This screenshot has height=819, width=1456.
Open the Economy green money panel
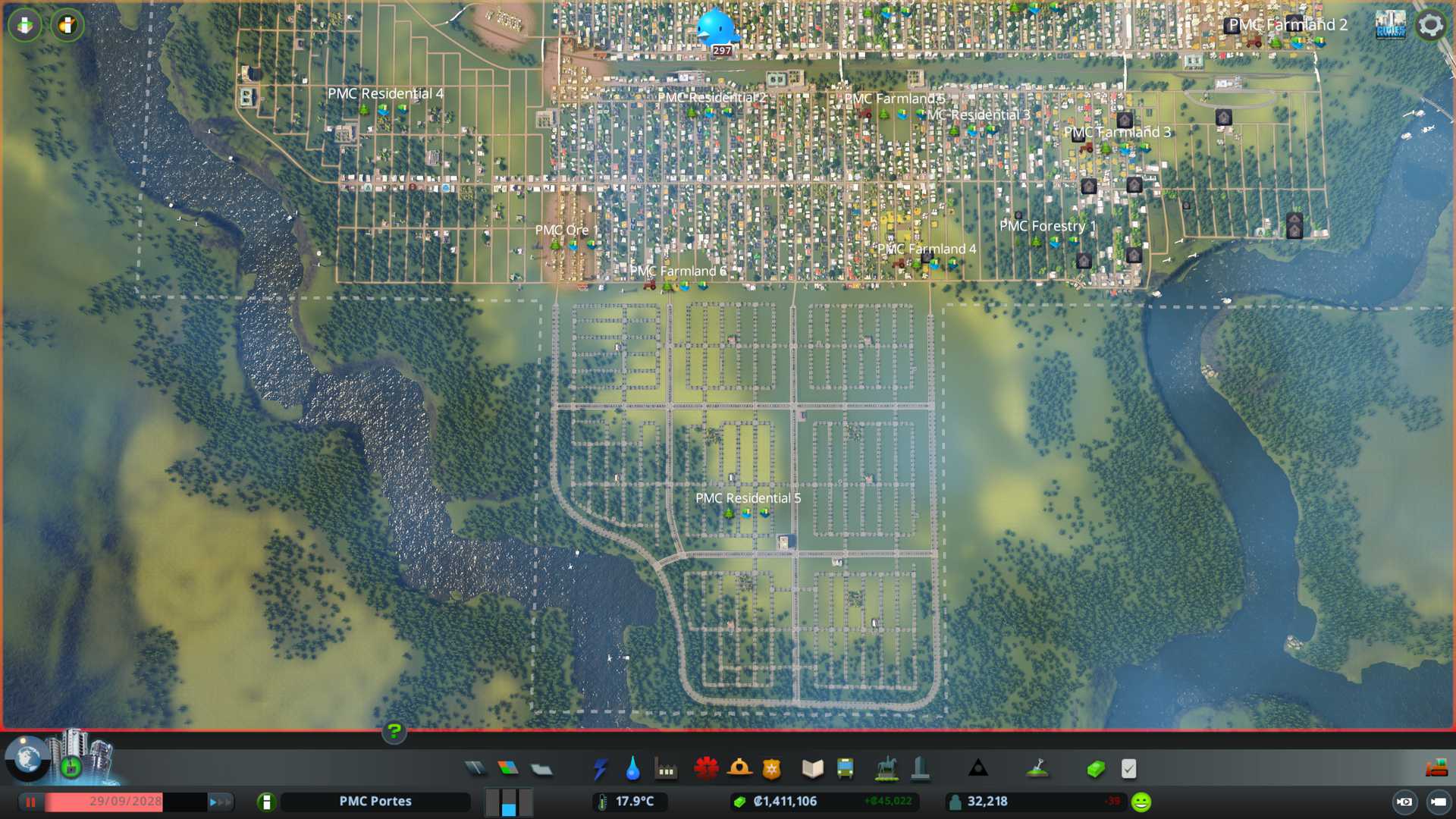[x=1095, y=769]
